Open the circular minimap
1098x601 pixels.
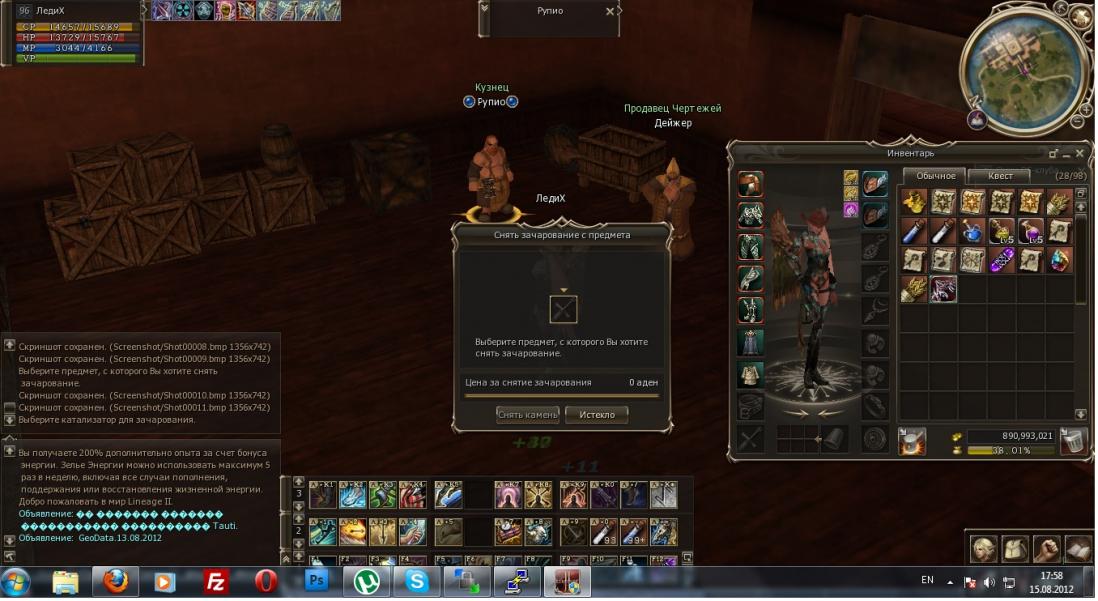click(1023, 64)
